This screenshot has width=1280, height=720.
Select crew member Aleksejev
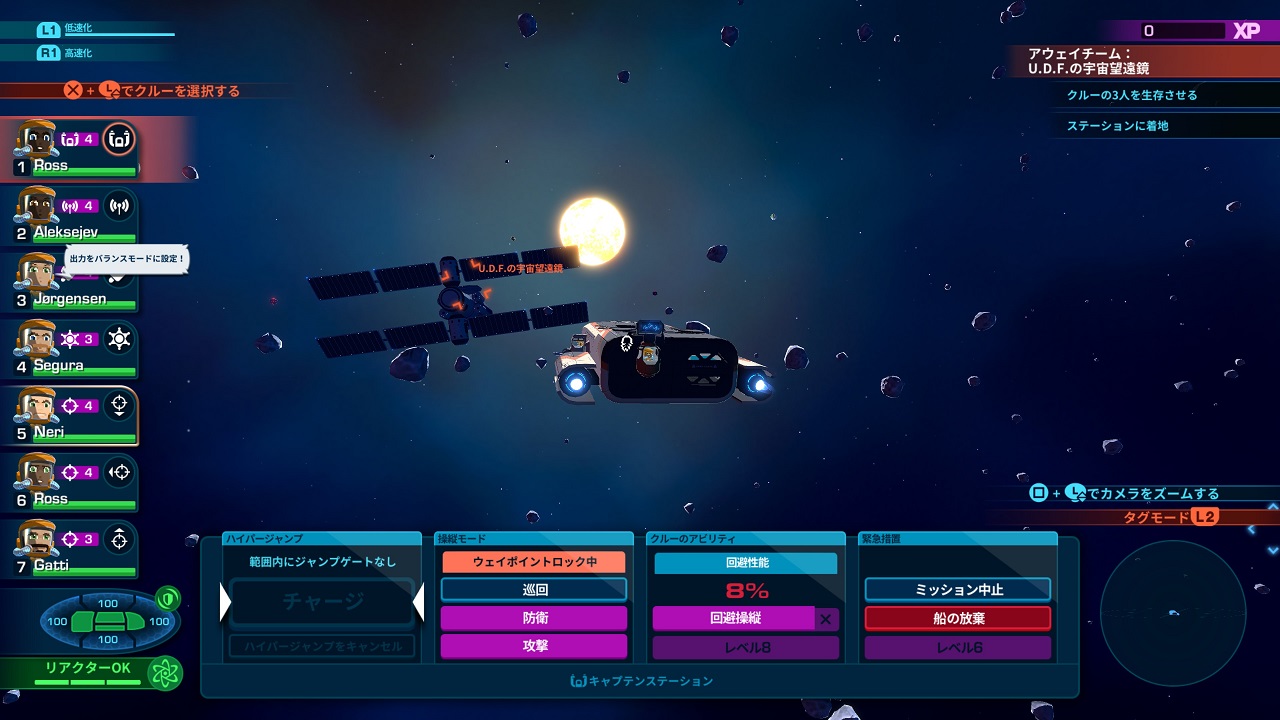pos(70,216)
